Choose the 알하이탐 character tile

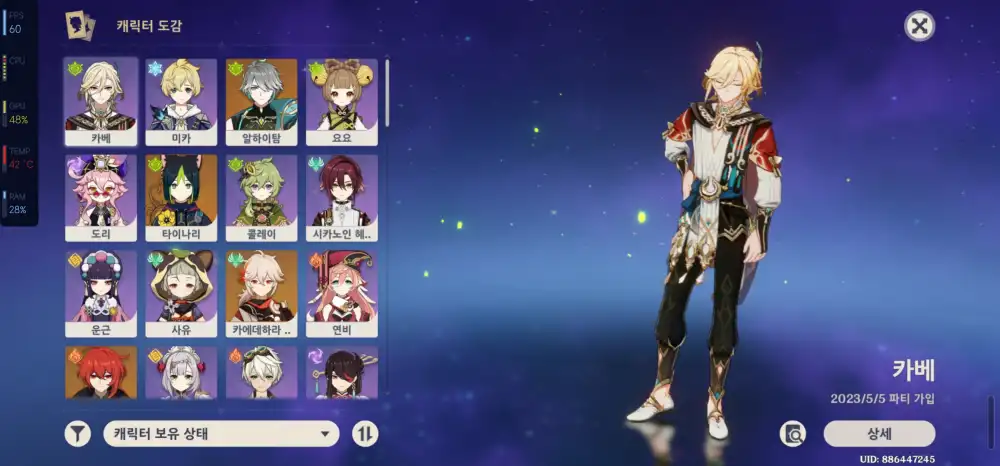[261, 101]
